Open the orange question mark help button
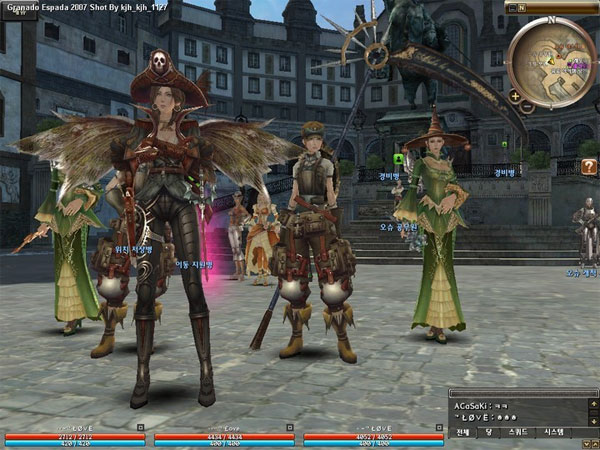Image resolution: width=600 pixels, height=450 pixels. tap(588, 167)
